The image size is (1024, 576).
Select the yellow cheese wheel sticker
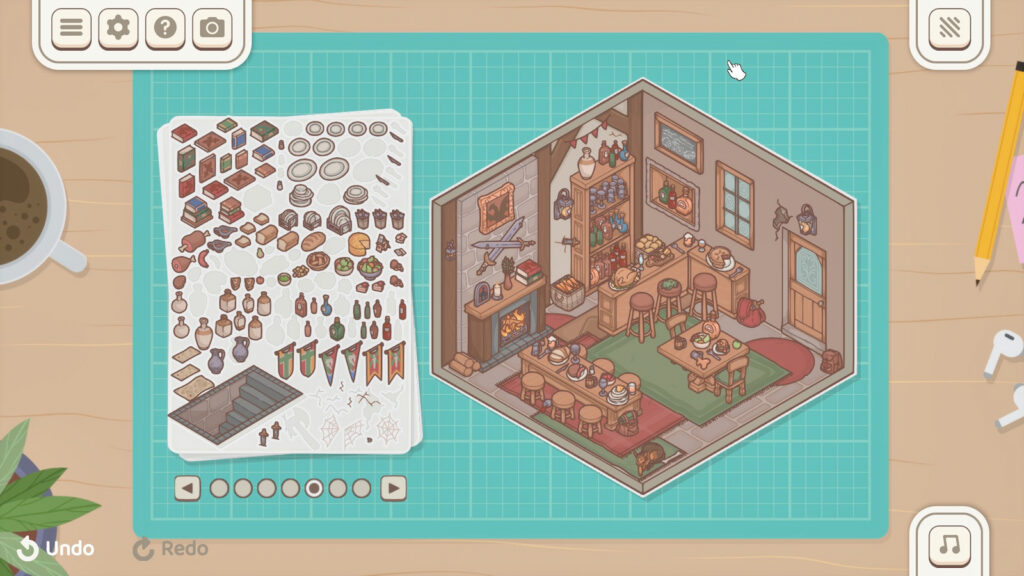(360, 243)
